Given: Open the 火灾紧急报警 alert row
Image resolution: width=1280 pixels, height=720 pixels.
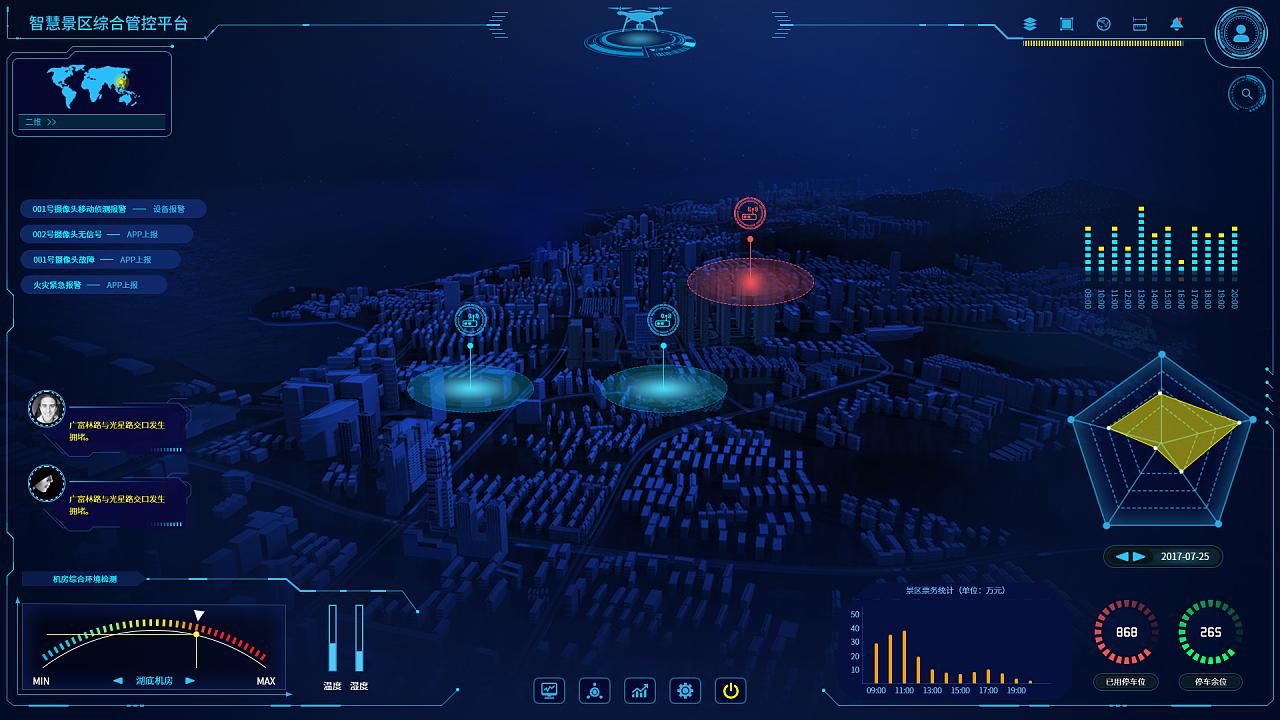Looking at the screenshot, I should (93, 285).
